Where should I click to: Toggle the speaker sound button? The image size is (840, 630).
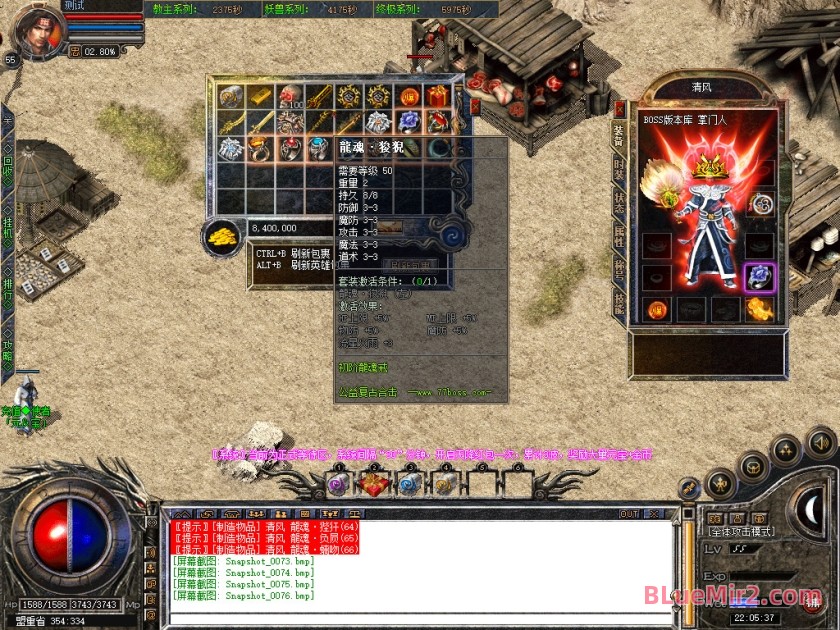click(820, 441)
